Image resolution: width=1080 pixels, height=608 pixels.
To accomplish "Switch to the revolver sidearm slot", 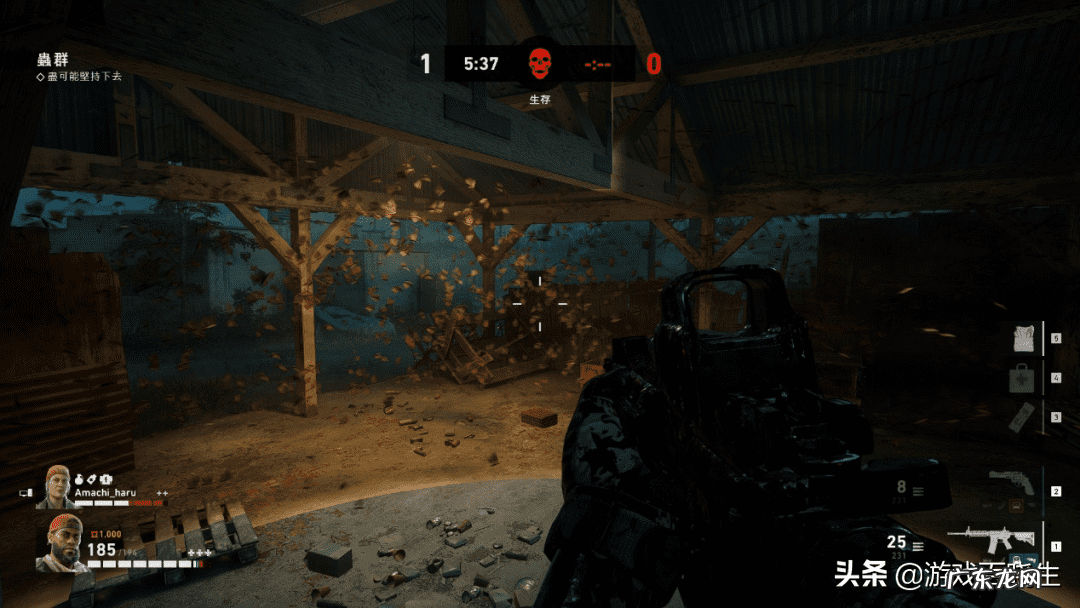I will pyautogui.click(x=1009, y=485).
